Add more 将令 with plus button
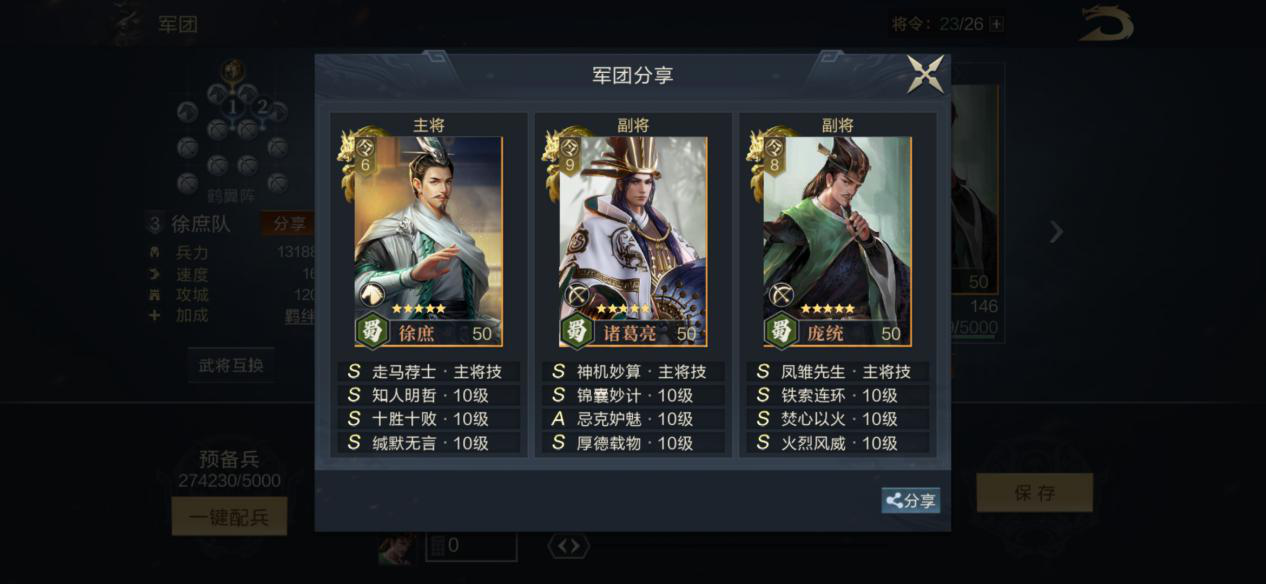Viewport: 1266px width, 584px height. (996, 24)
